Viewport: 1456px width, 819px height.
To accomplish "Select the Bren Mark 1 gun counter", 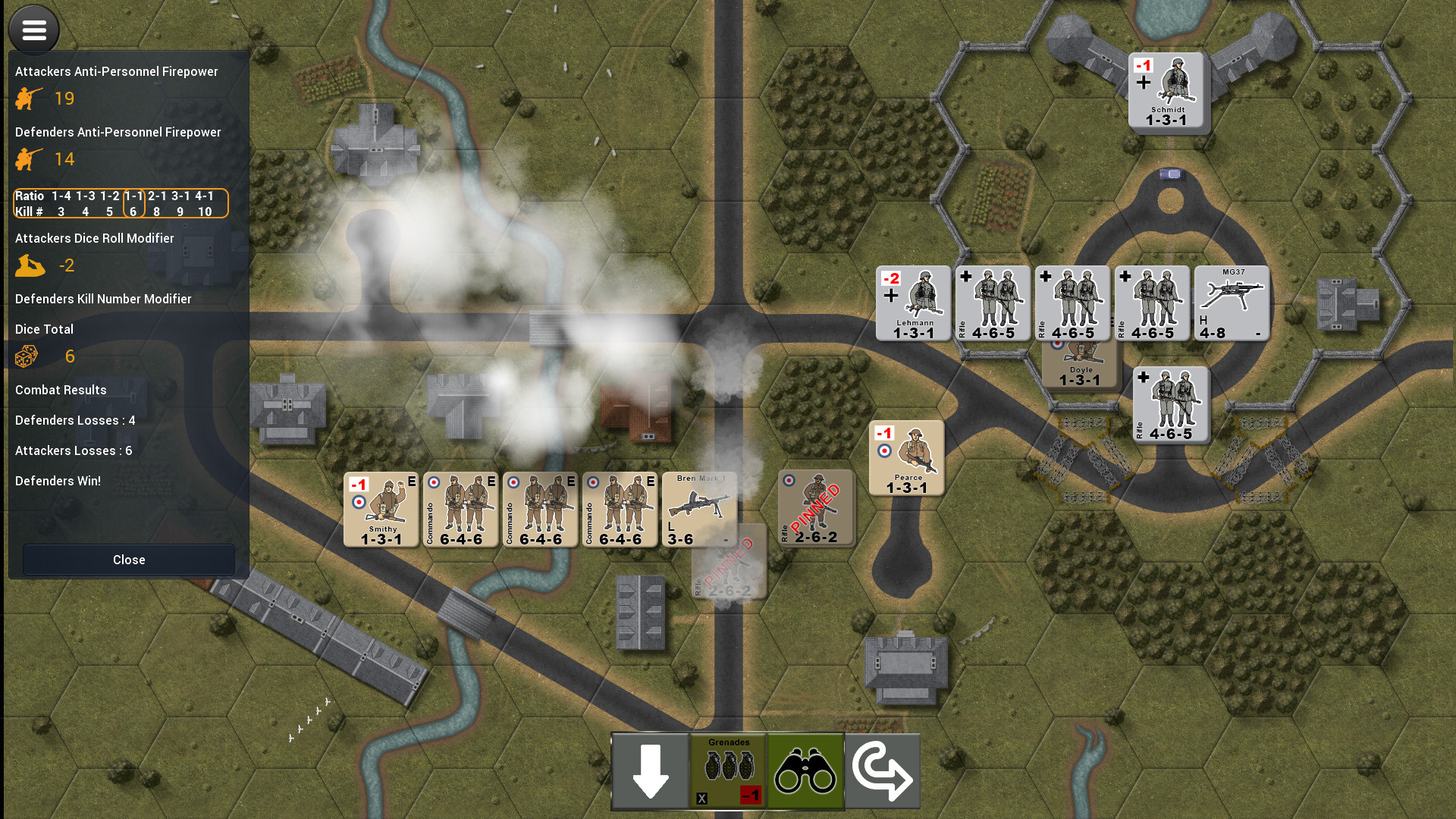I will click(698, 509).
